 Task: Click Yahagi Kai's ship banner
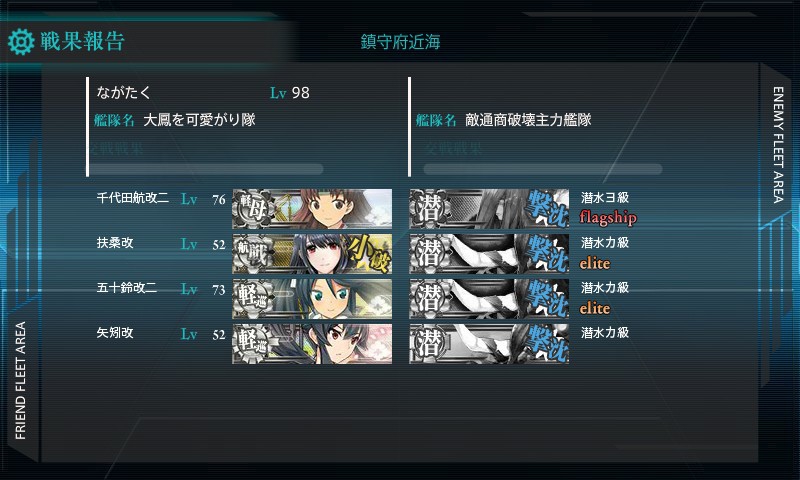coord(312,343)
